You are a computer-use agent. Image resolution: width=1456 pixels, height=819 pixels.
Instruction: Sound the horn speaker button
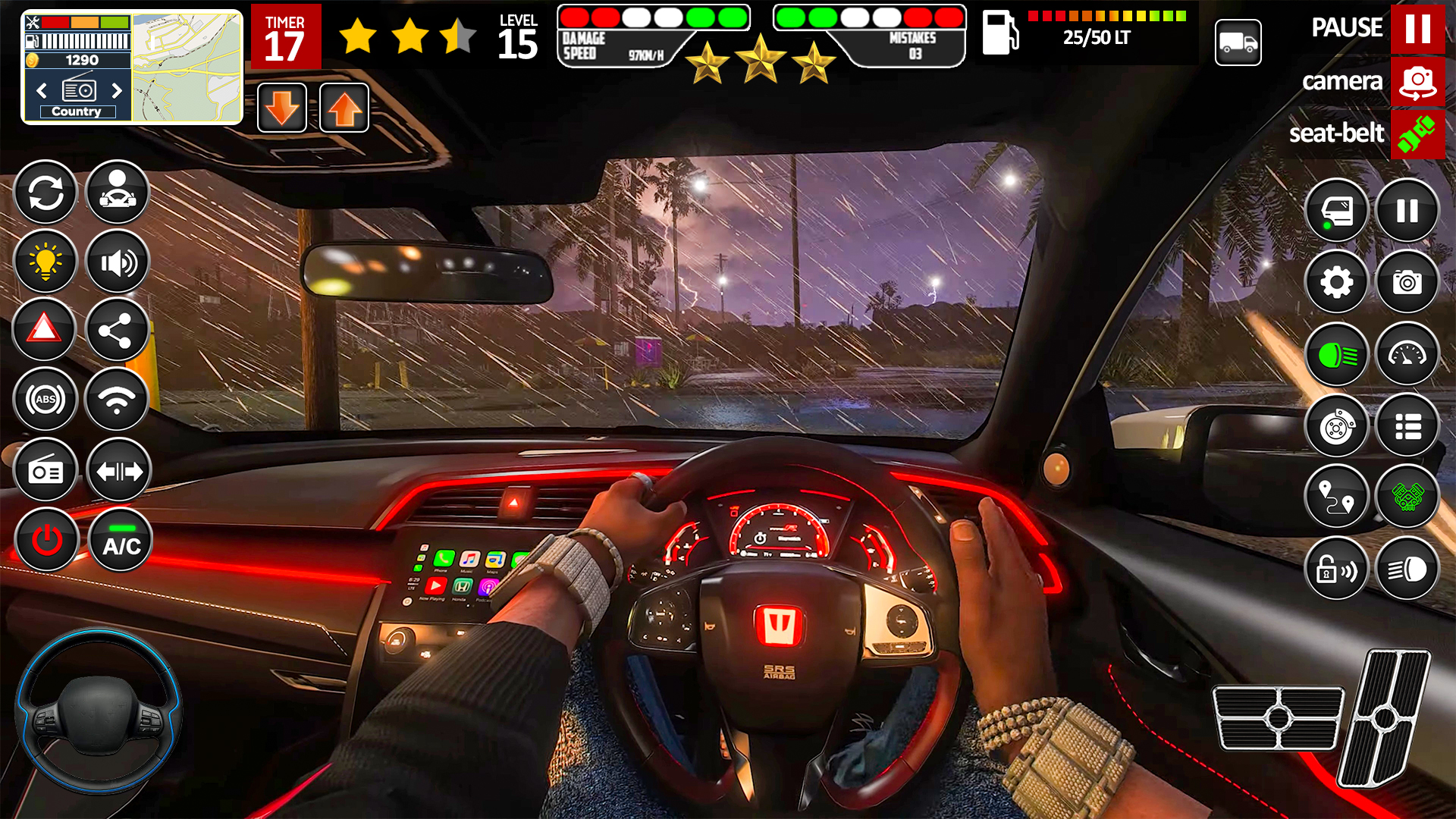point(118,262)
